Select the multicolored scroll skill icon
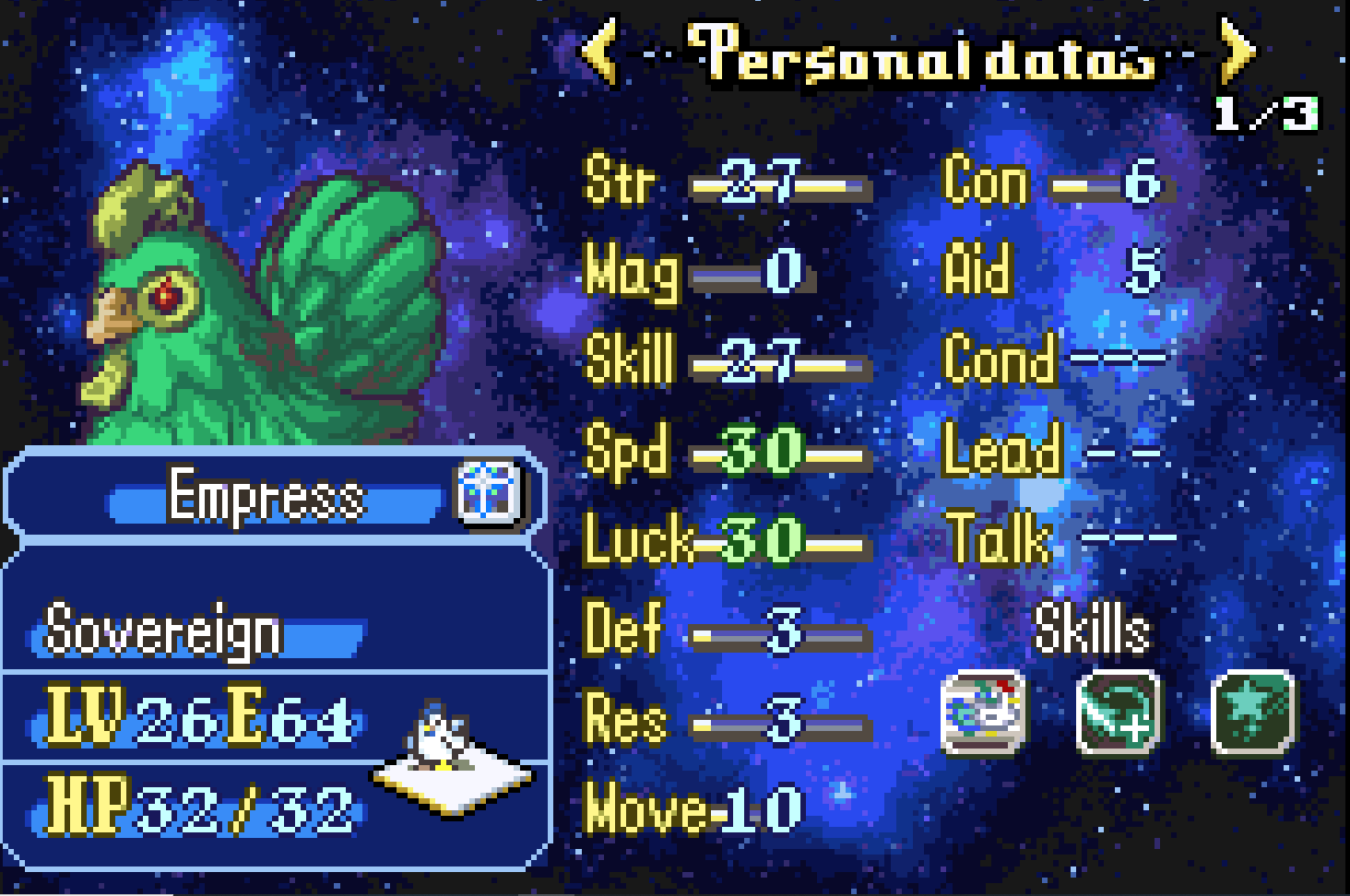Screen dimensions: 1350x896 coord(983,713)
